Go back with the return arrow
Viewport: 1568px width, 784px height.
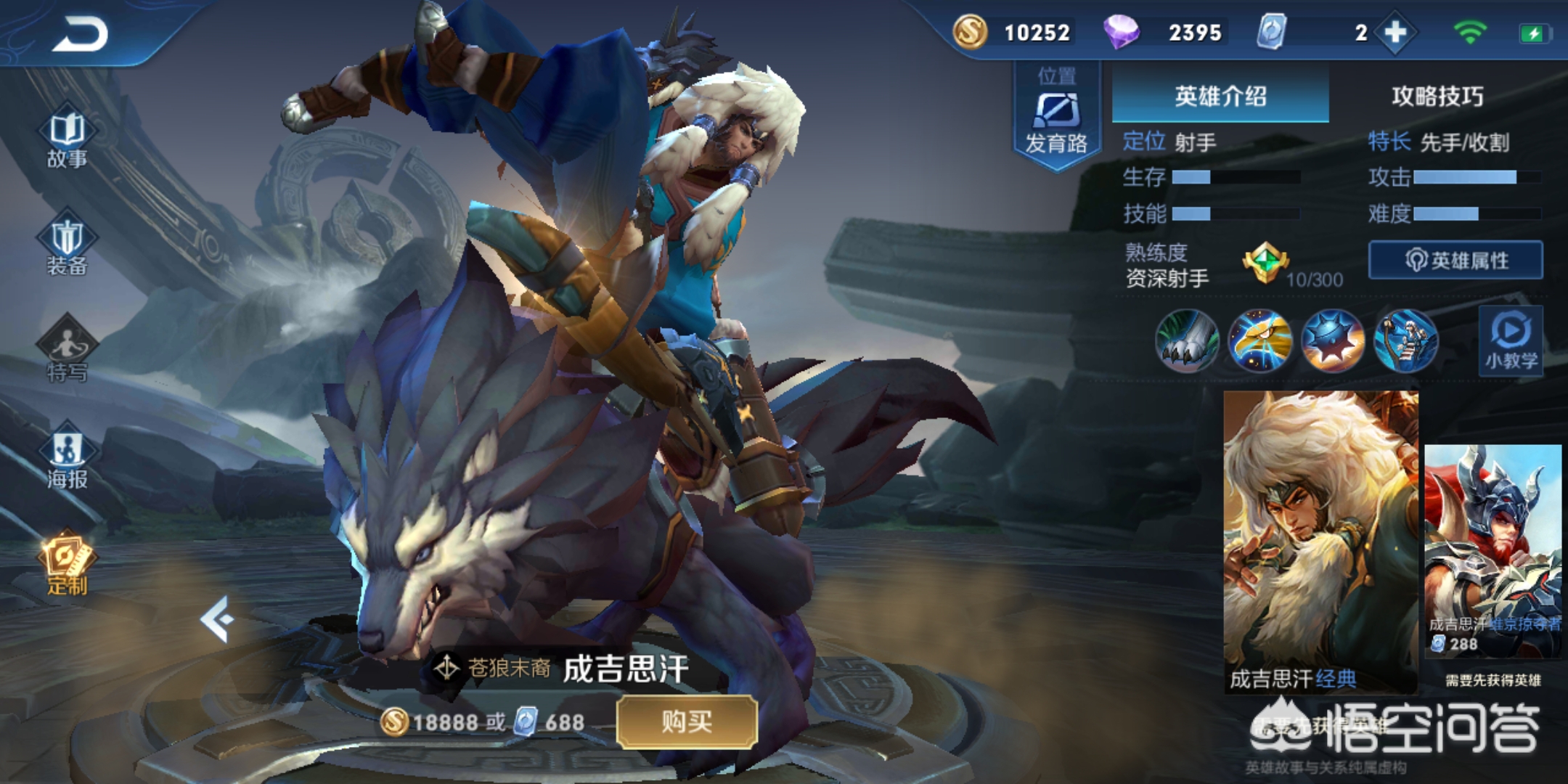click(x=80, y=34)
